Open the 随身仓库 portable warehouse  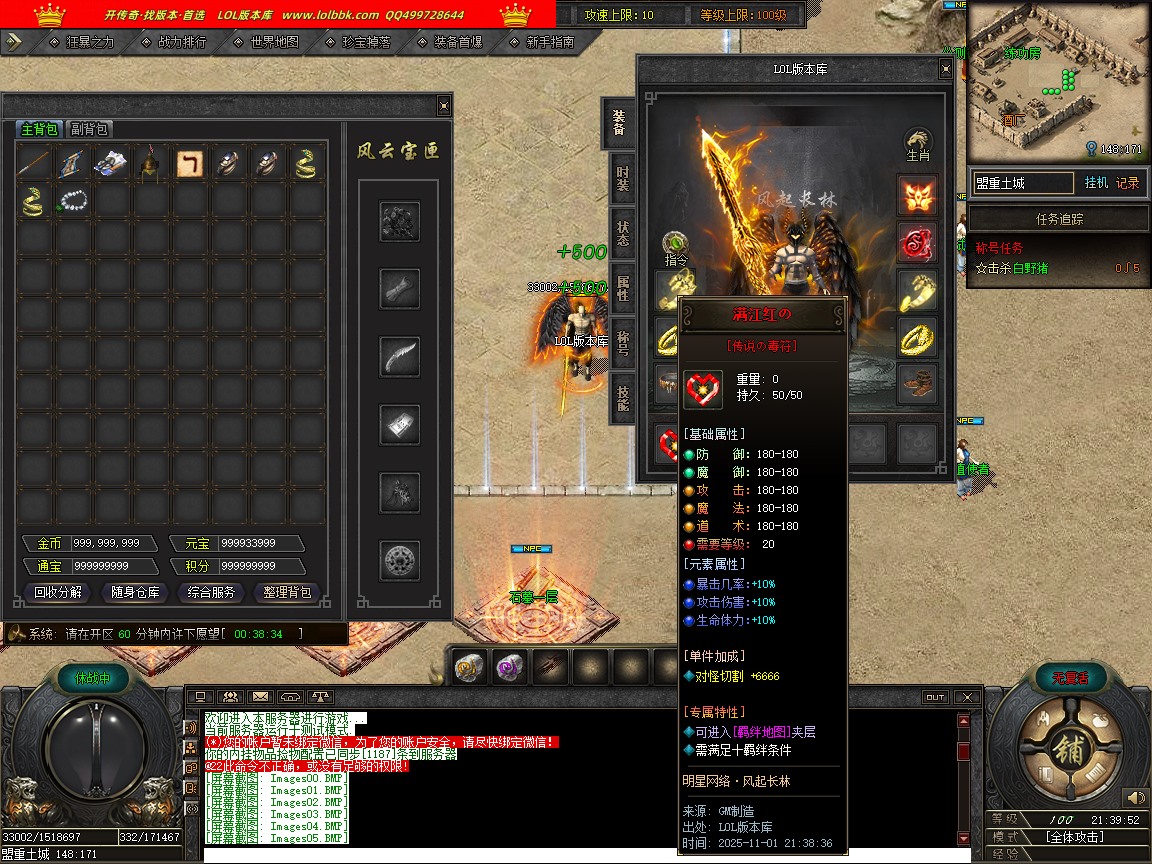click(x=135, y=592)
